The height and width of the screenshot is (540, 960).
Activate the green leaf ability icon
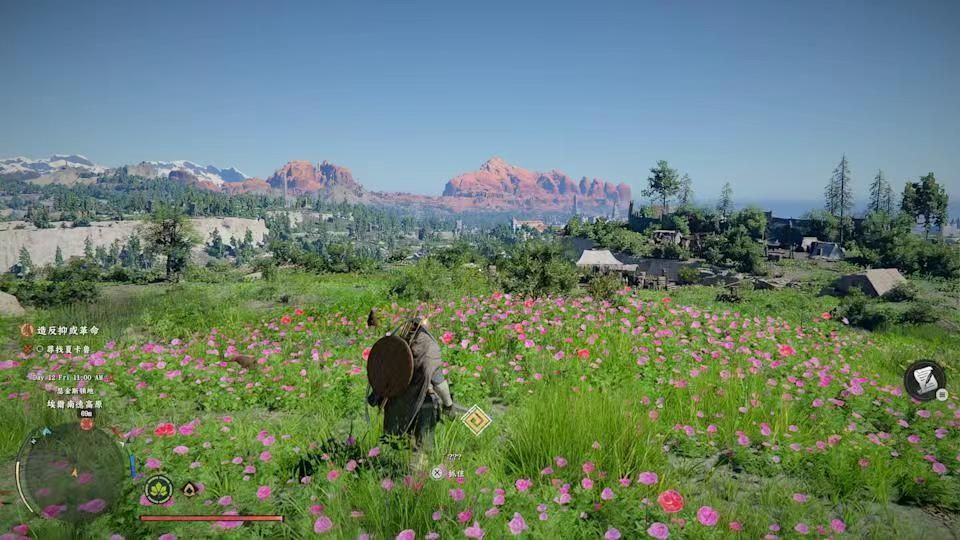[158, 489]
